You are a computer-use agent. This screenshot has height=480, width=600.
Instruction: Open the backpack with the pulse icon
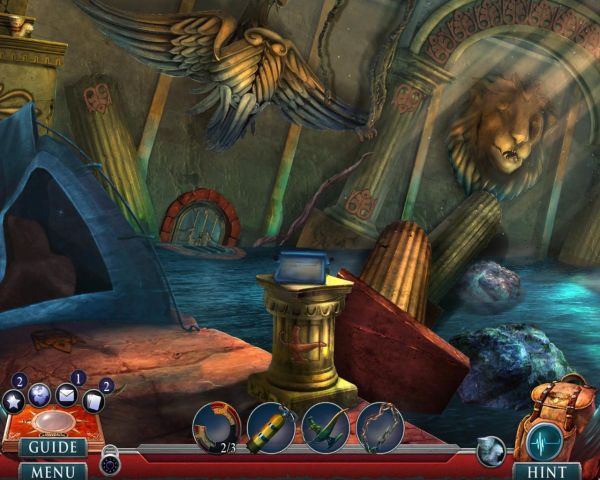tap(546, 415)
